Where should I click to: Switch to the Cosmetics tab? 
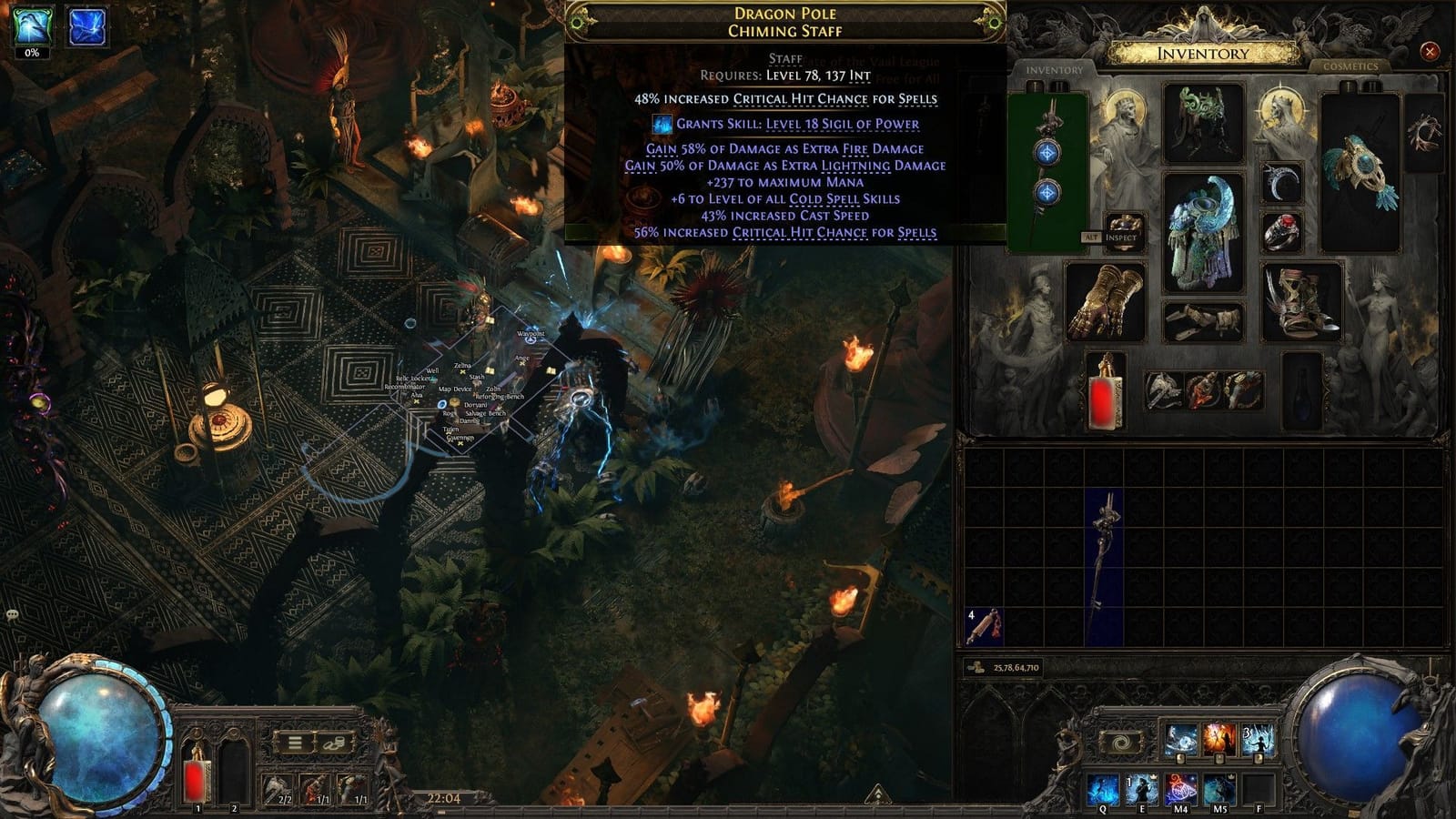coord(1353,66)
